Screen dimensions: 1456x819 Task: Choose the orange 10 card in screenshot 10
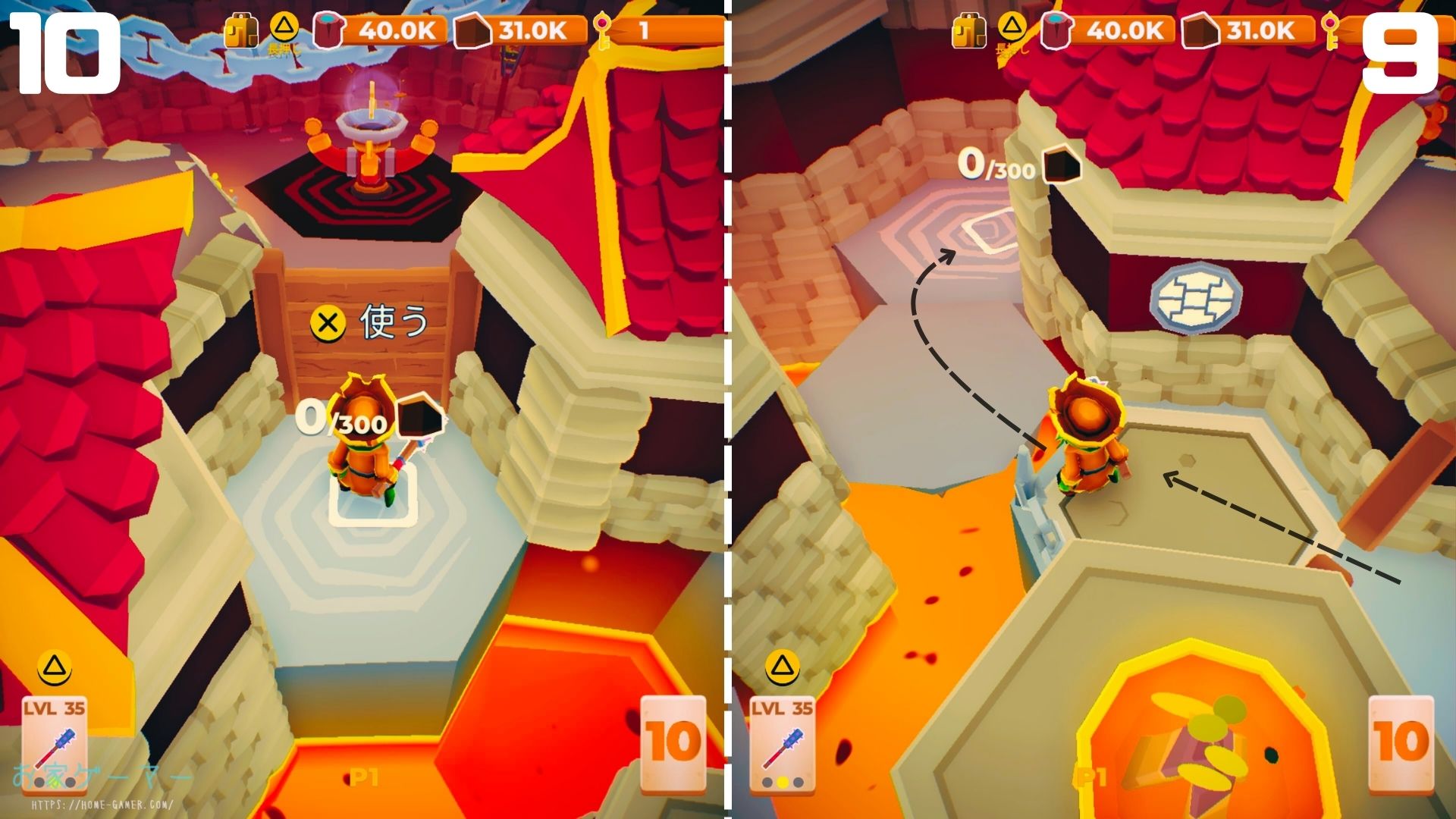(x=673, y=742)
